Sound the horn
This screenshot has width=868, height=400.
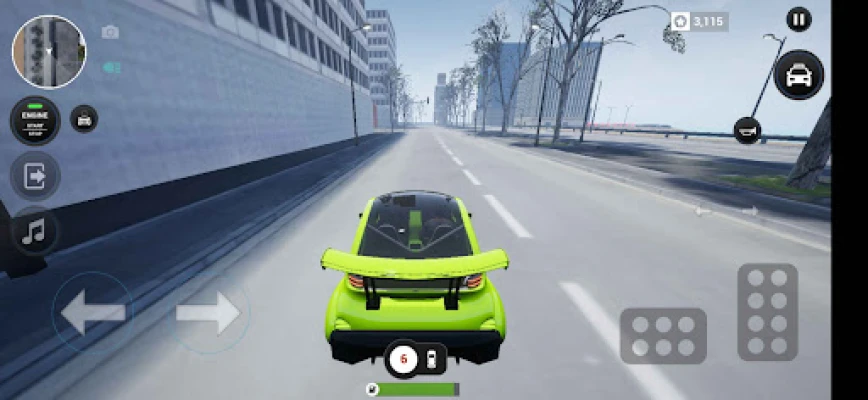point(747,129)
